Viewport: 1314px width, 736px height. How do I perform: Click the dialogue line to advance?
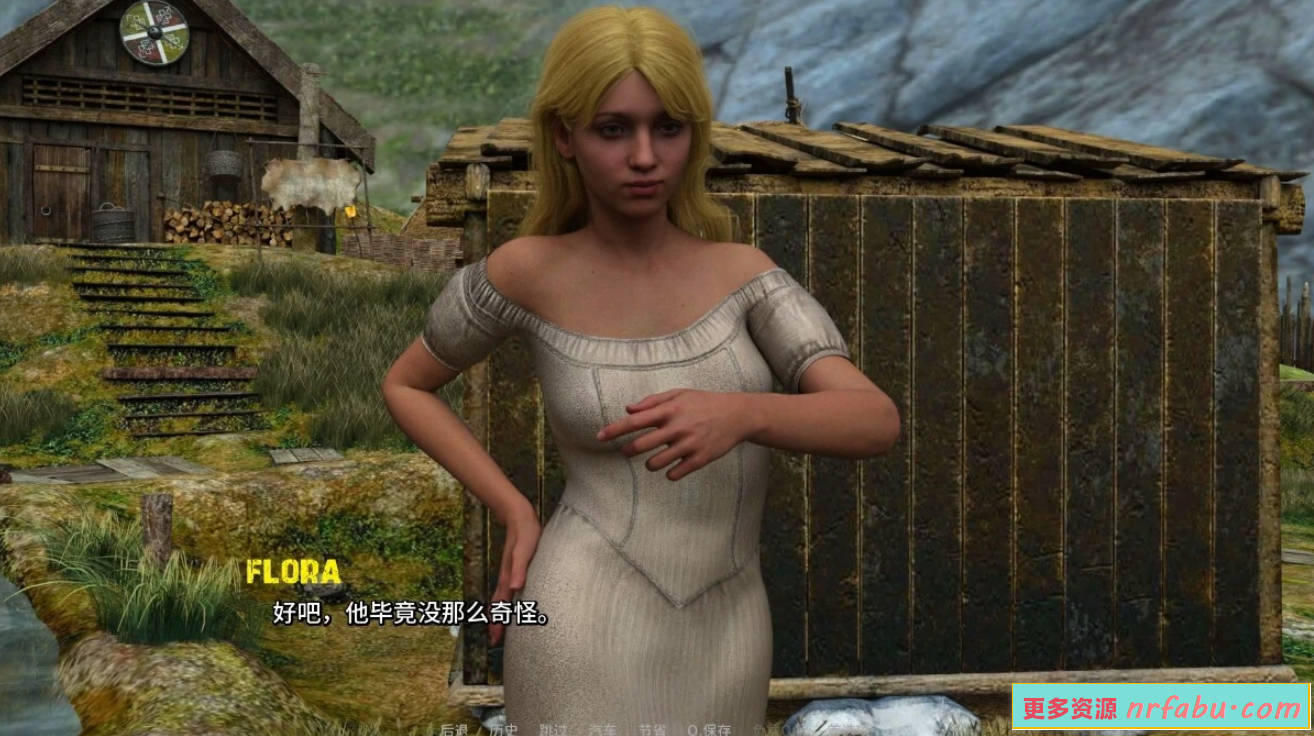[407, 610]
